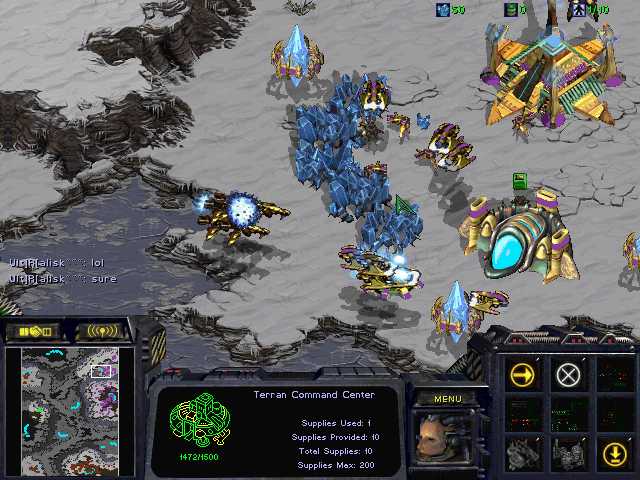
Task: Build the Comsat Station add-on
Action: coord(523,453)
